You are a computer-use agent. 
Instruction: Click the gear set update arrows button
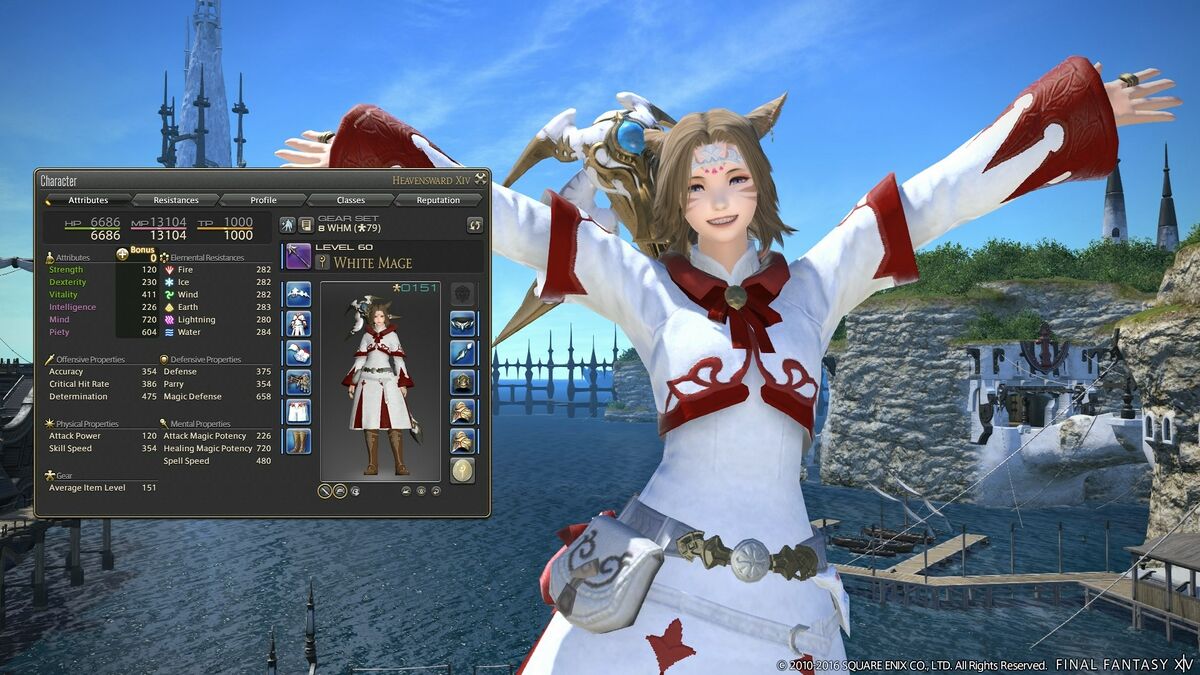[475, 225]
